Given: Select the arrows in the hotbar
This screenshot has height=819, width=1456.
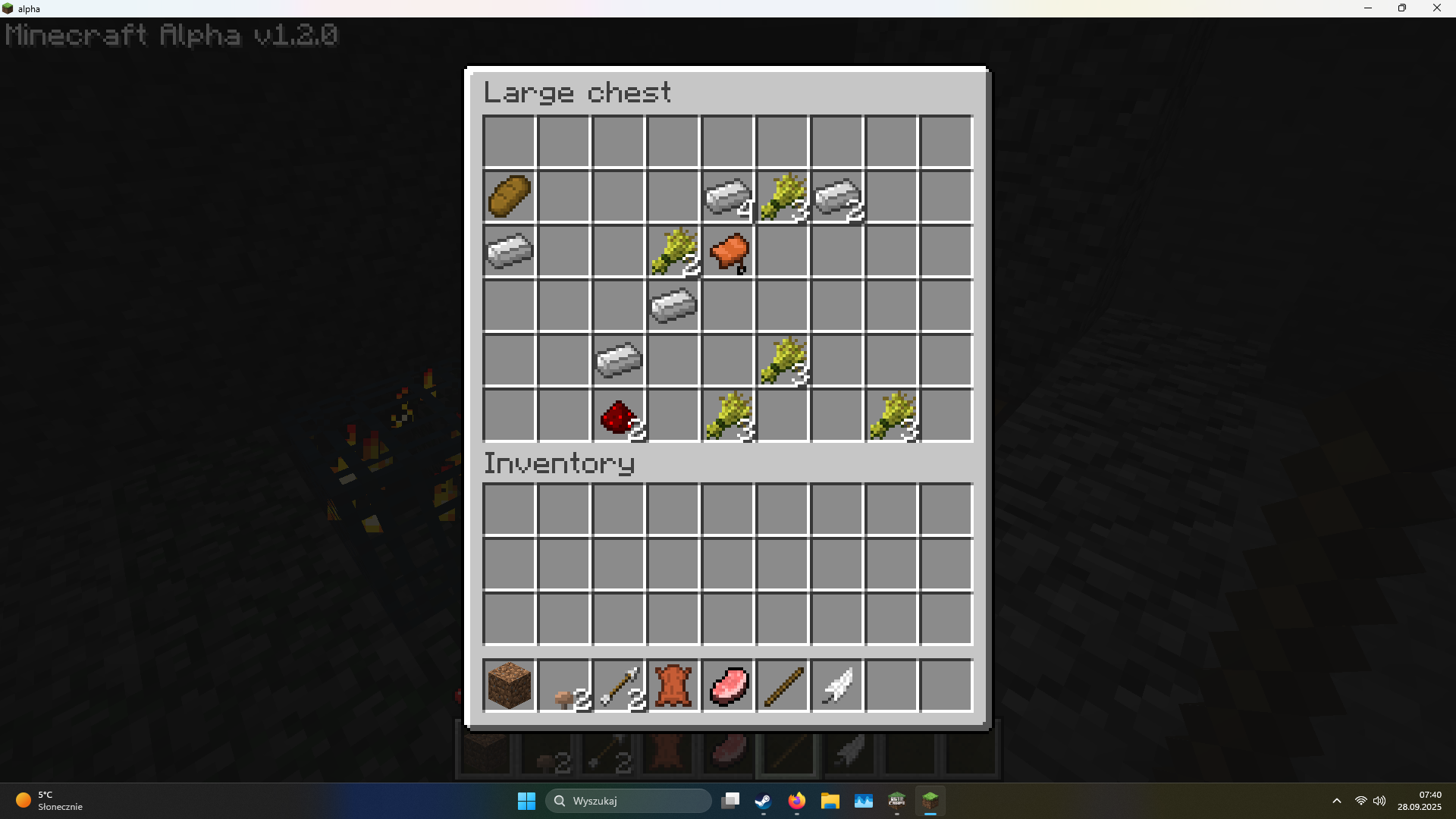Looking at the screenshot, I should point(619,686).
